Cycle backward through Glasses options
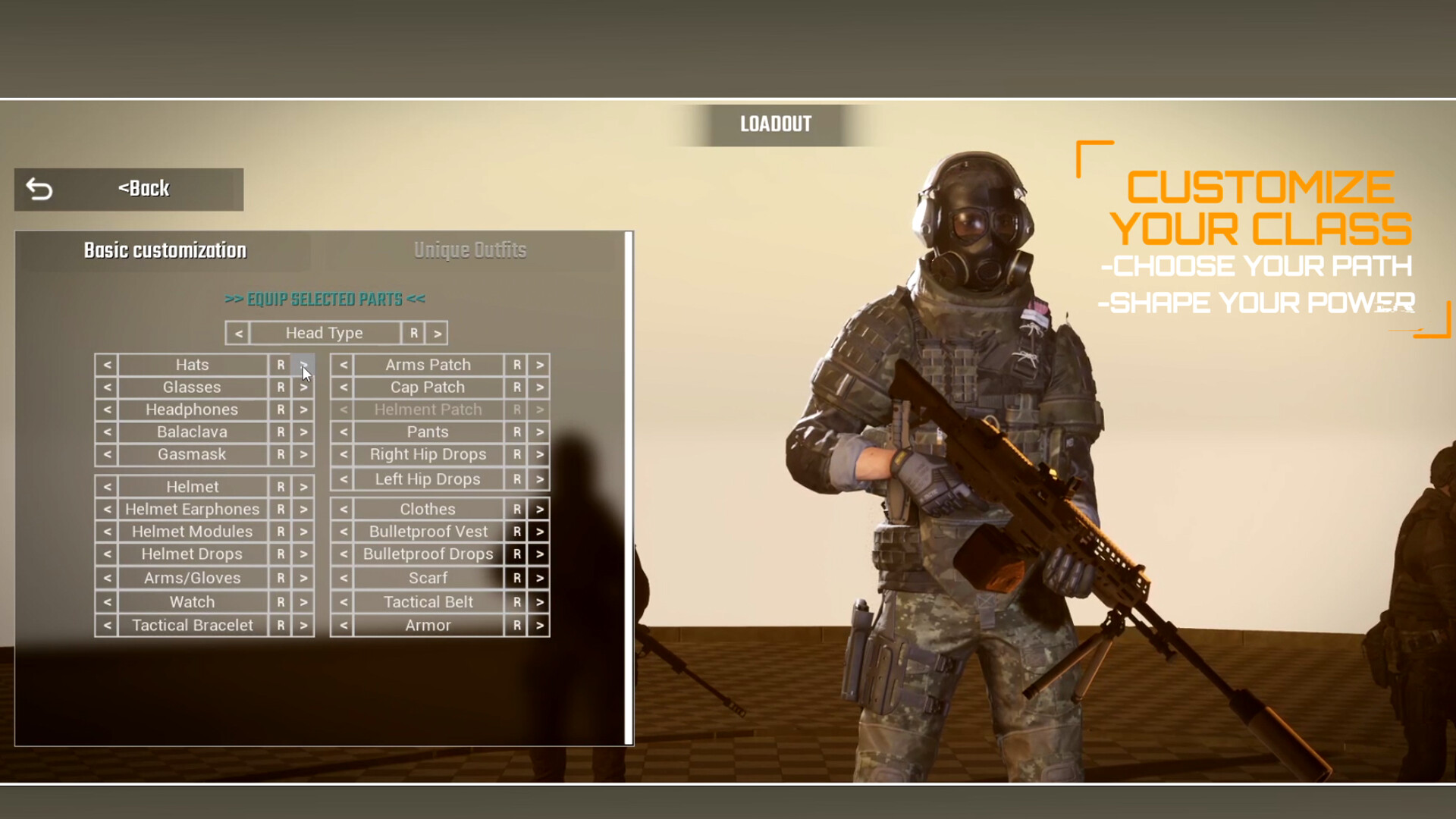The width and height of the screenshot is (1456, 819). pos(106,387)
